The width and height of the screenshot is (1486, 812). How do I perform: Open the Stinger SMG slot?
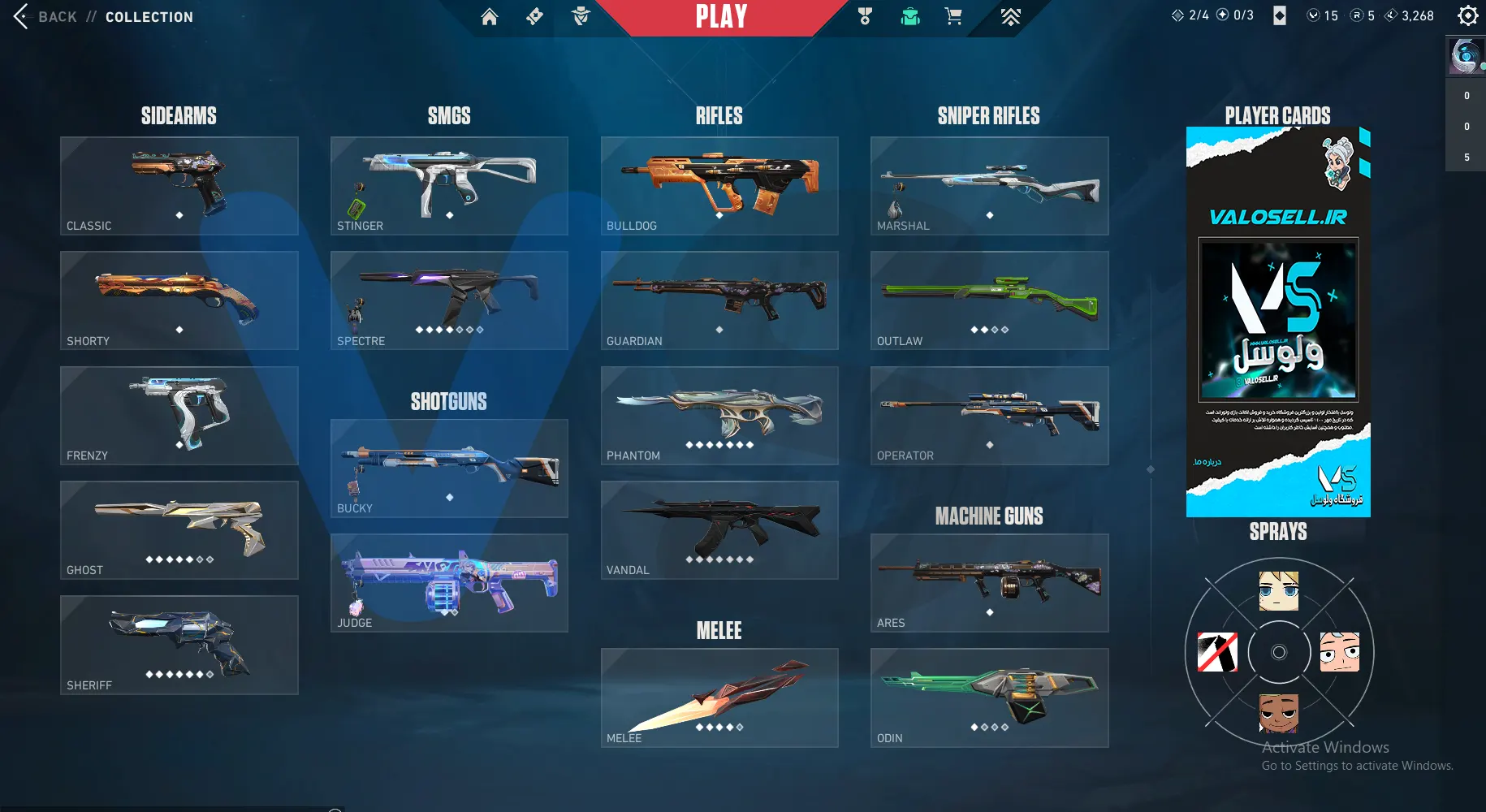click(x=449, y=186)
